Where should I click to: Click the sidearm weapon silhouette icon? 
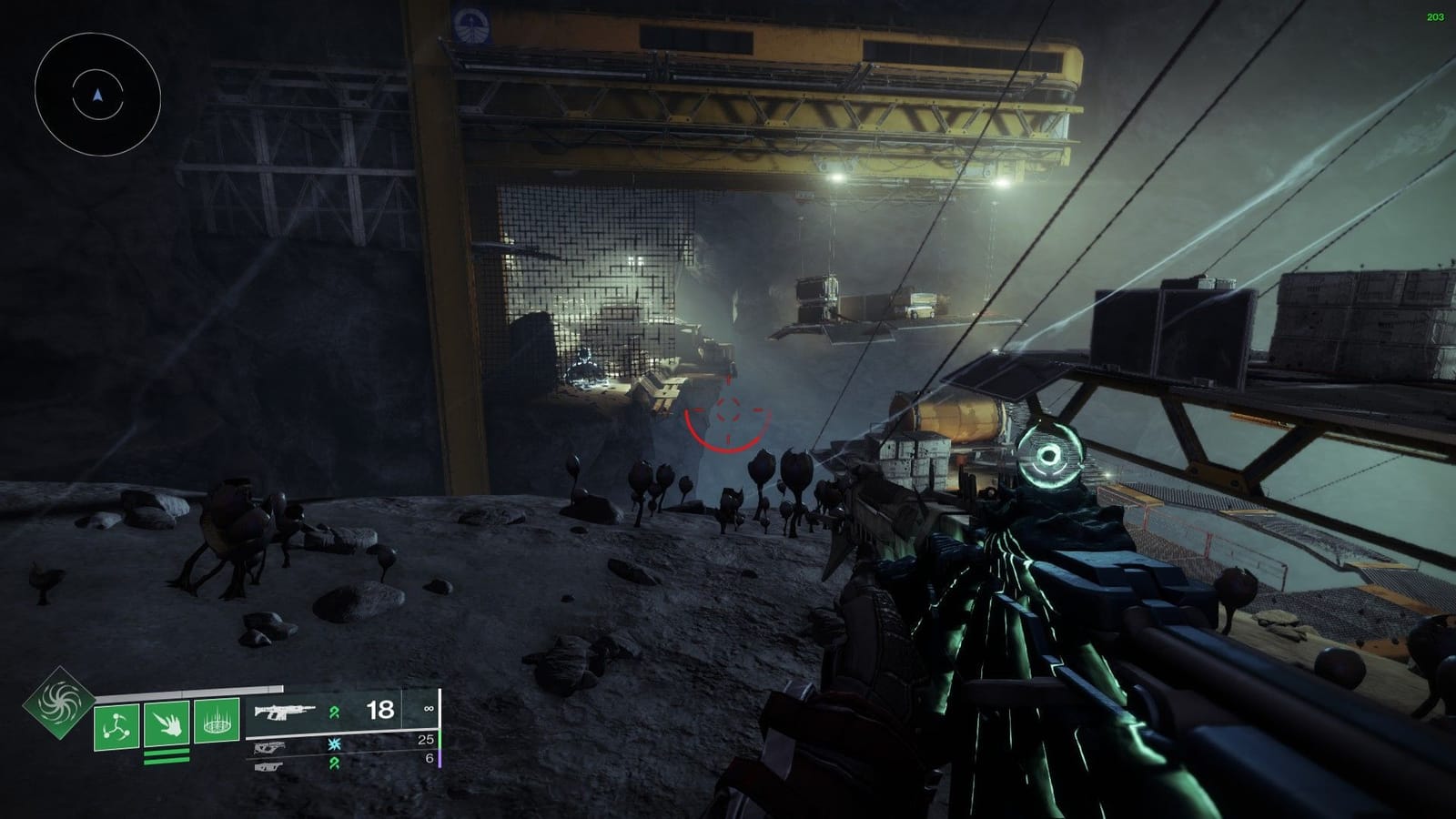[x=269, y=748]
